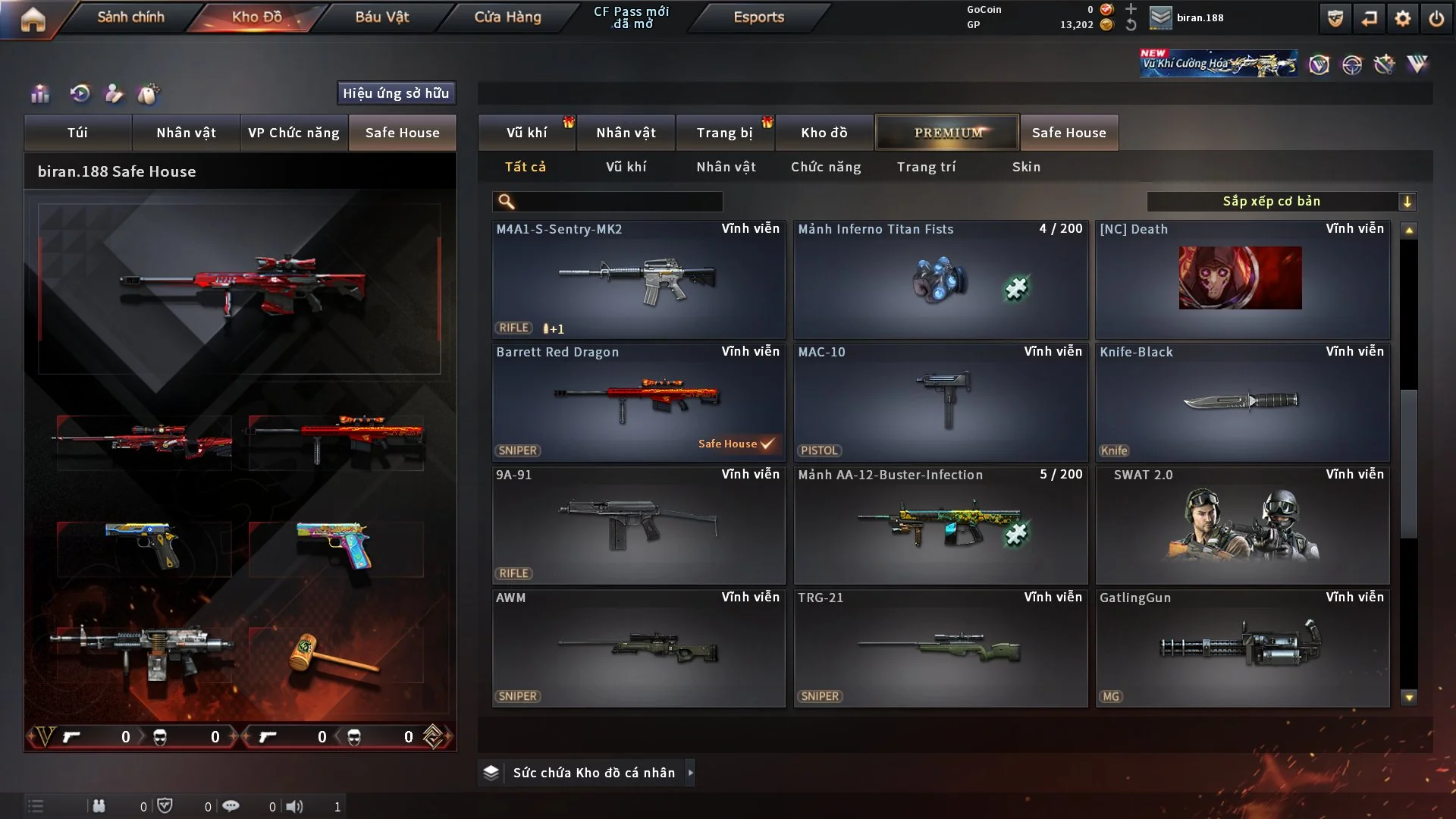Open the Báu Vật tab
Screen dimensions: 1456x819
(x=381, y=17)
